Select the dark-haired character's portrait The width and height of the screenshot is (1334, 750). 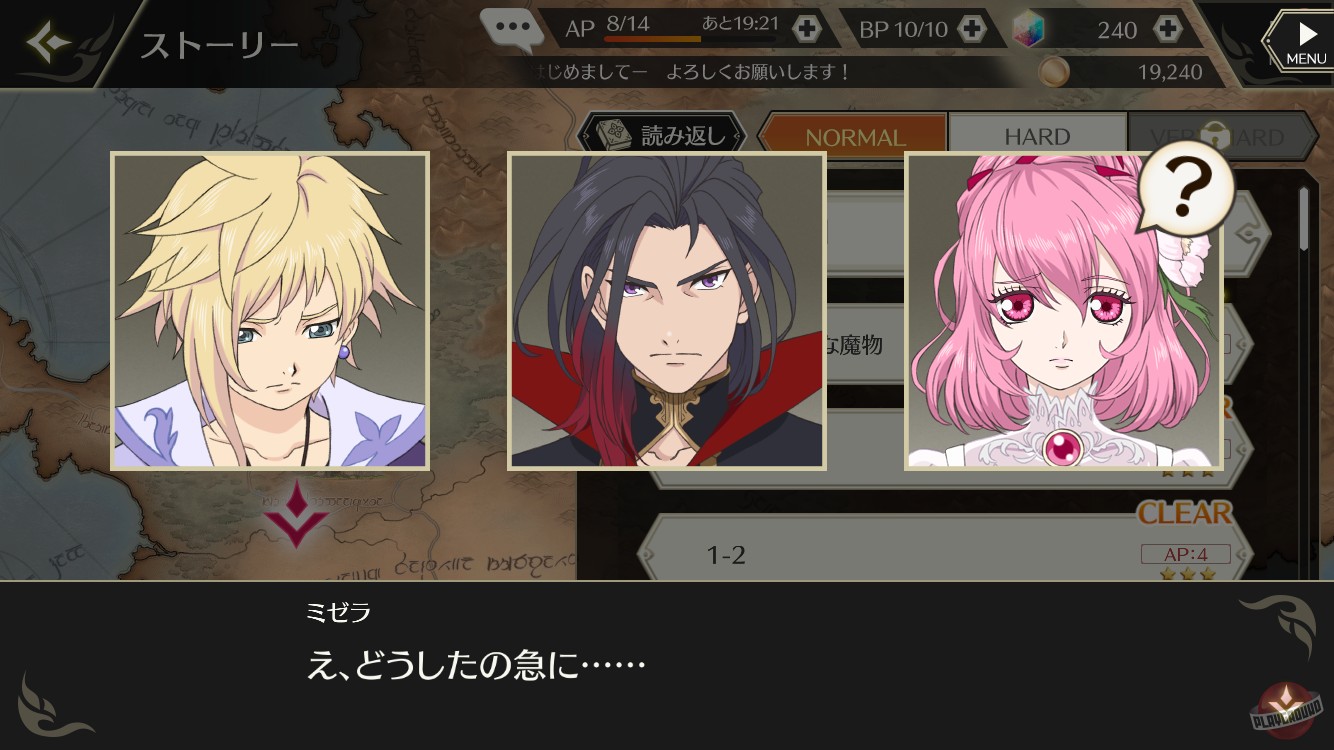pos(668,310)
